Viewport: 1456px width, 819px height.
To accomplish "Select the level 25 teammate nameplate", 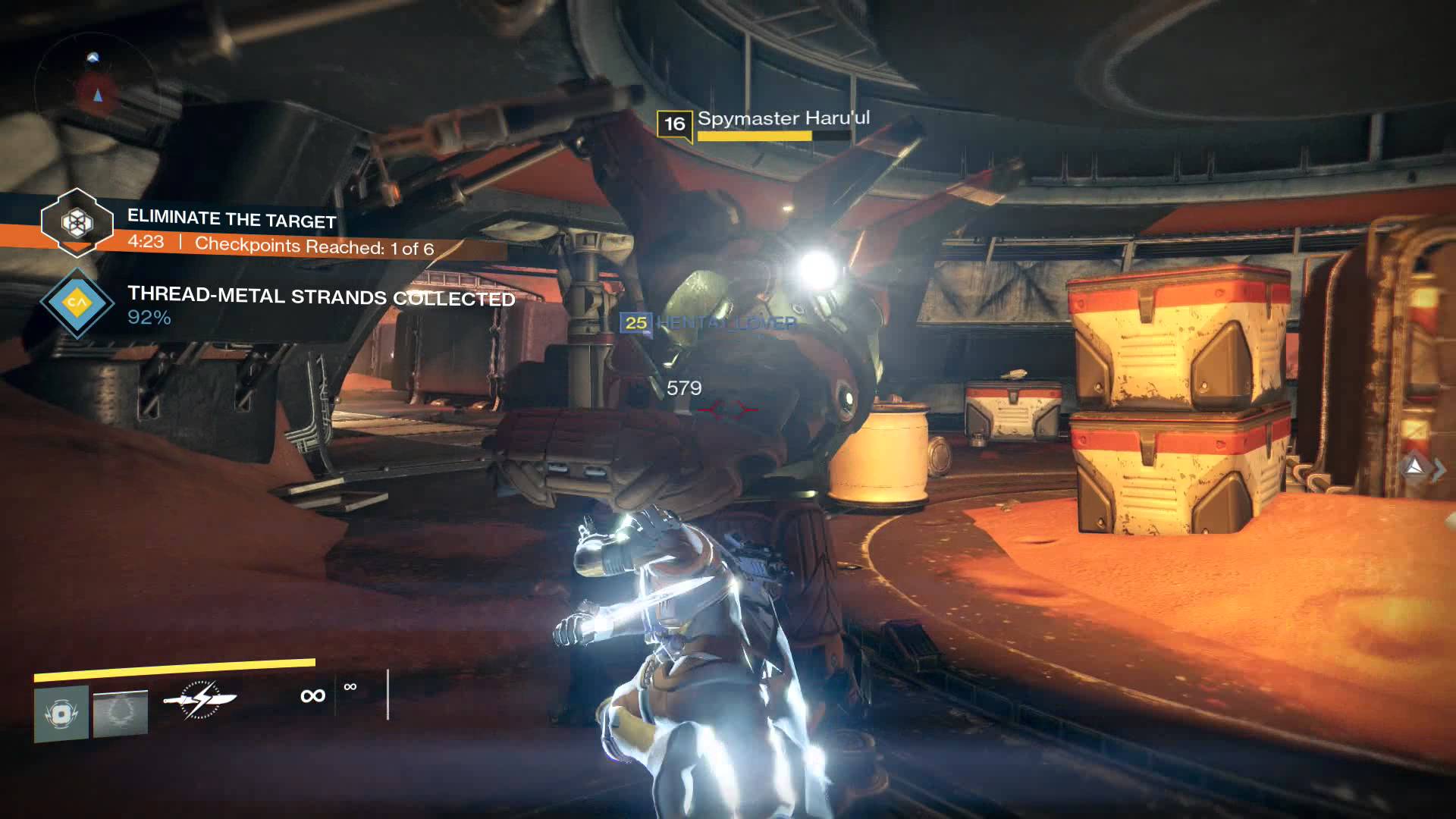I will click(708, 323).
